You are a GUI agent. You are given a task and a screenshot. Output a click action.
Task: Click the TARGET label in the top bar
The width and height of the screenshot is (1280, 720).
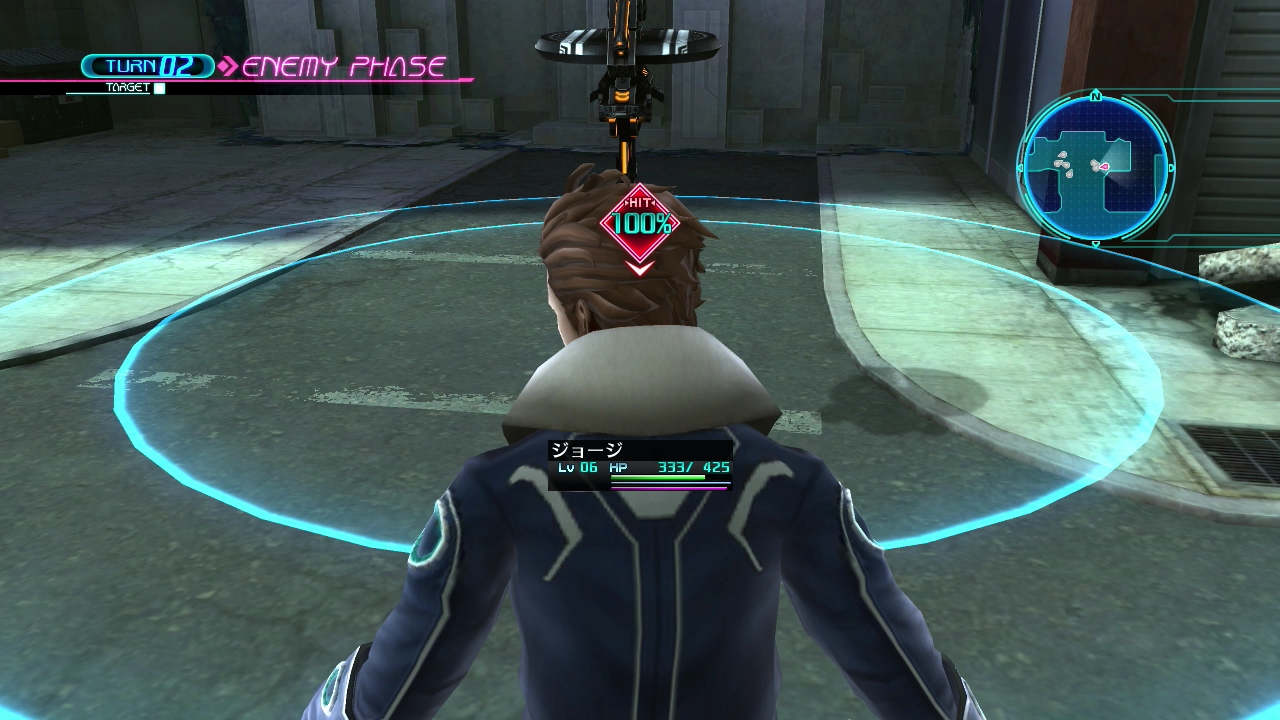click(127, 87)
